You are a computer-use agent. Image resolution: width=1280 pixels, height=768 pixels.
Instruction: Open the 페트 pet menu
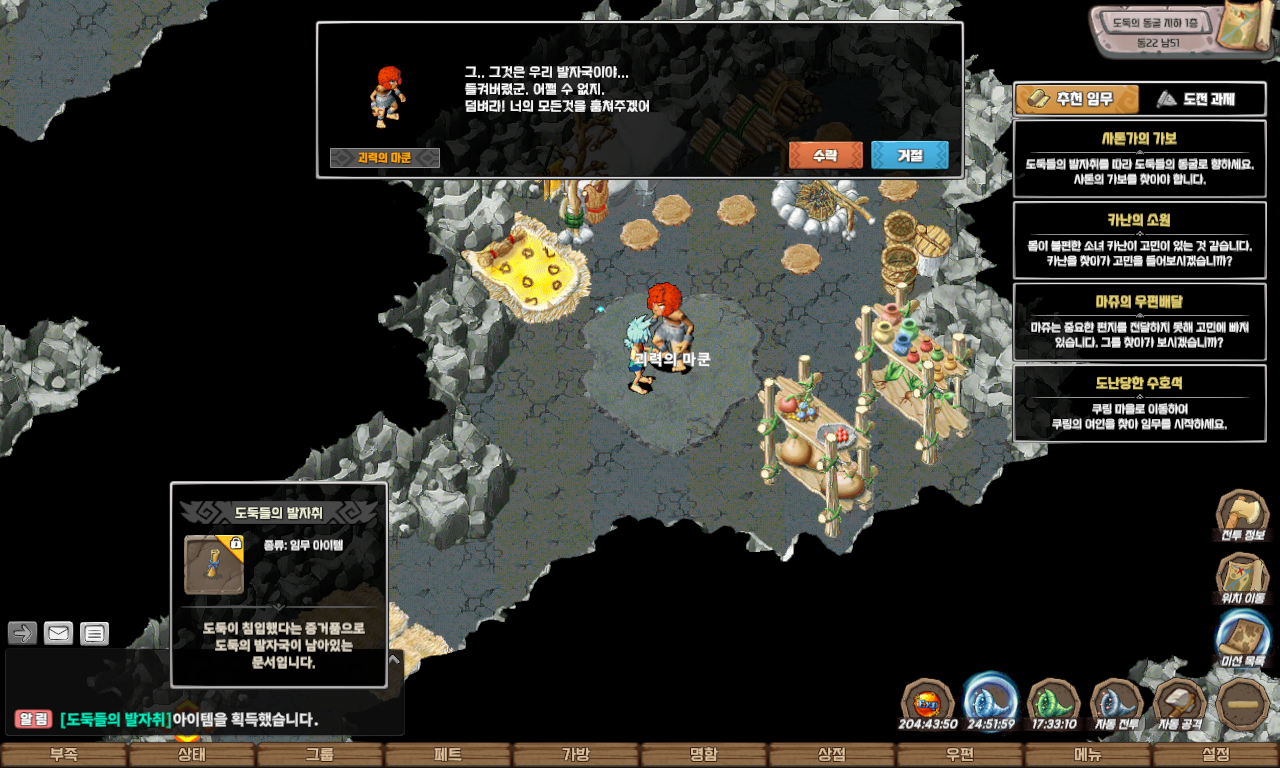coord(448,755)
